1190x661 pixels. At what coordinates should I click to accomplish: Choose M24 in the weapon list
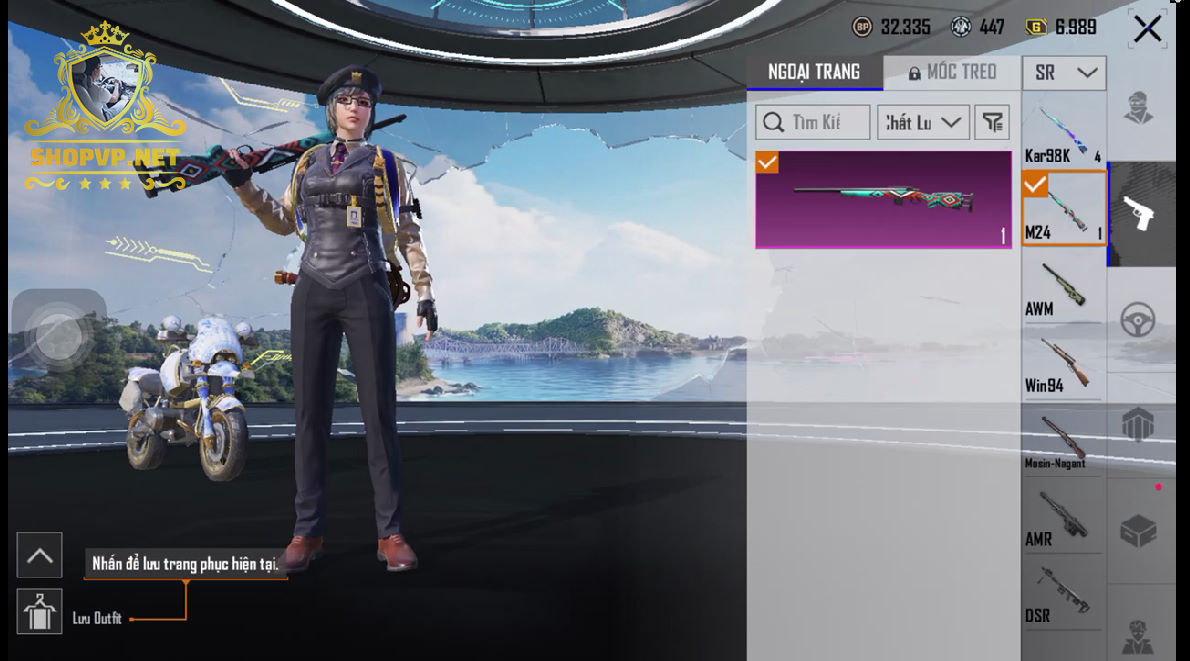tap(1063, 208)
